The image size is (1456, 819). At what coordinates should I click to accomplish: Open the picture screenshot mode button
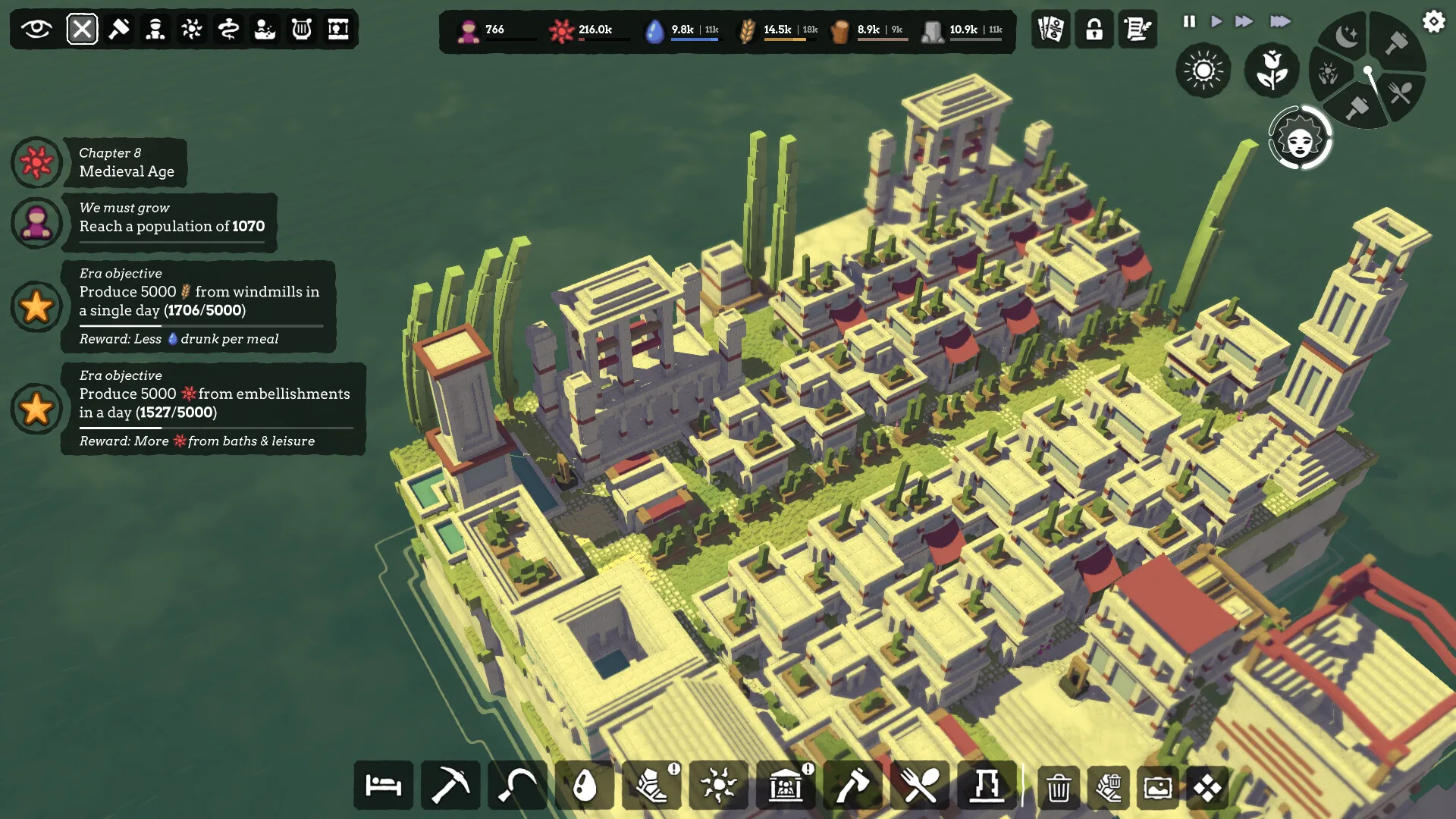point(1158,788)
